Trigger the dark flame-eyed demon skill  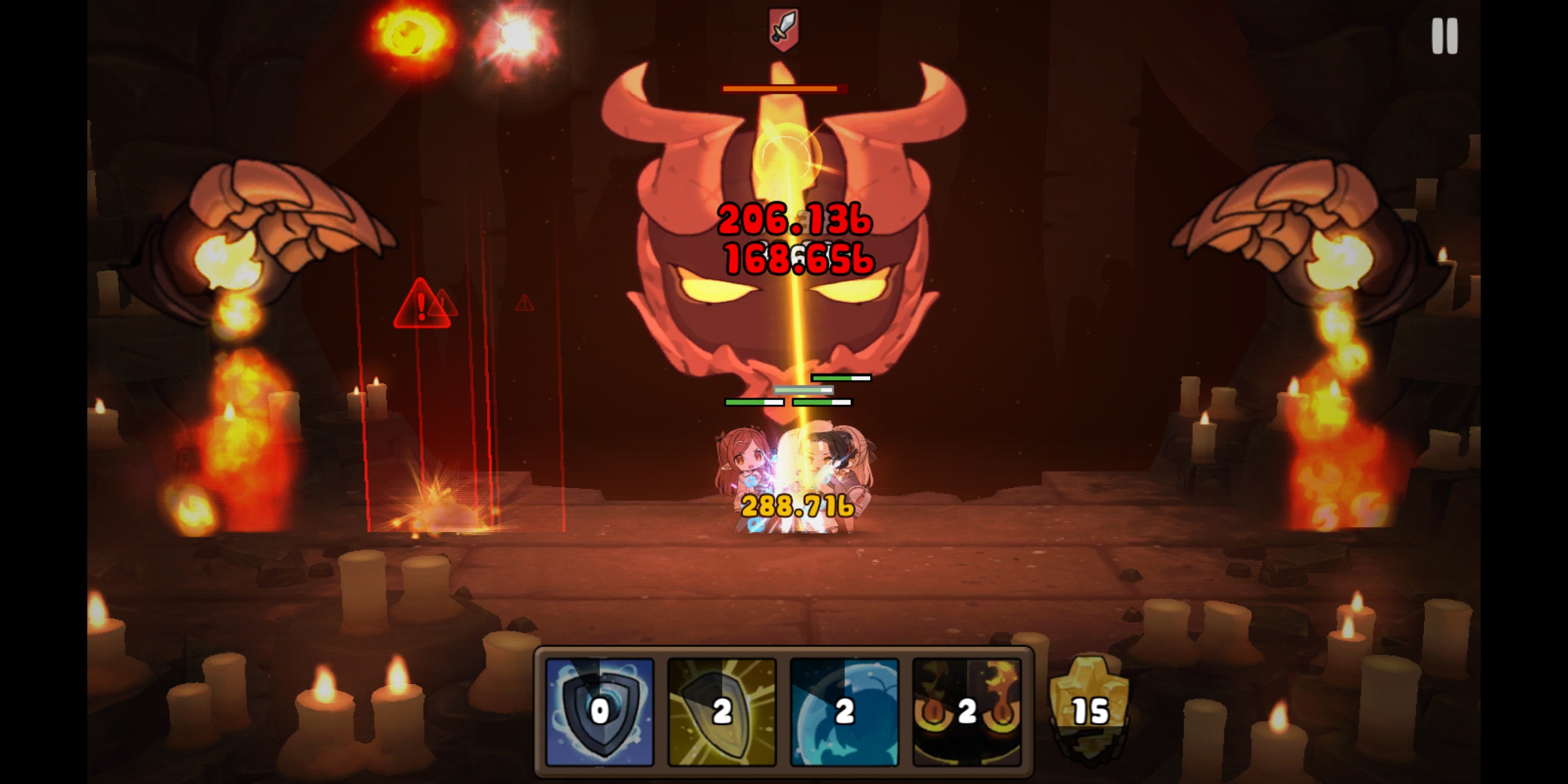point(966,712)
